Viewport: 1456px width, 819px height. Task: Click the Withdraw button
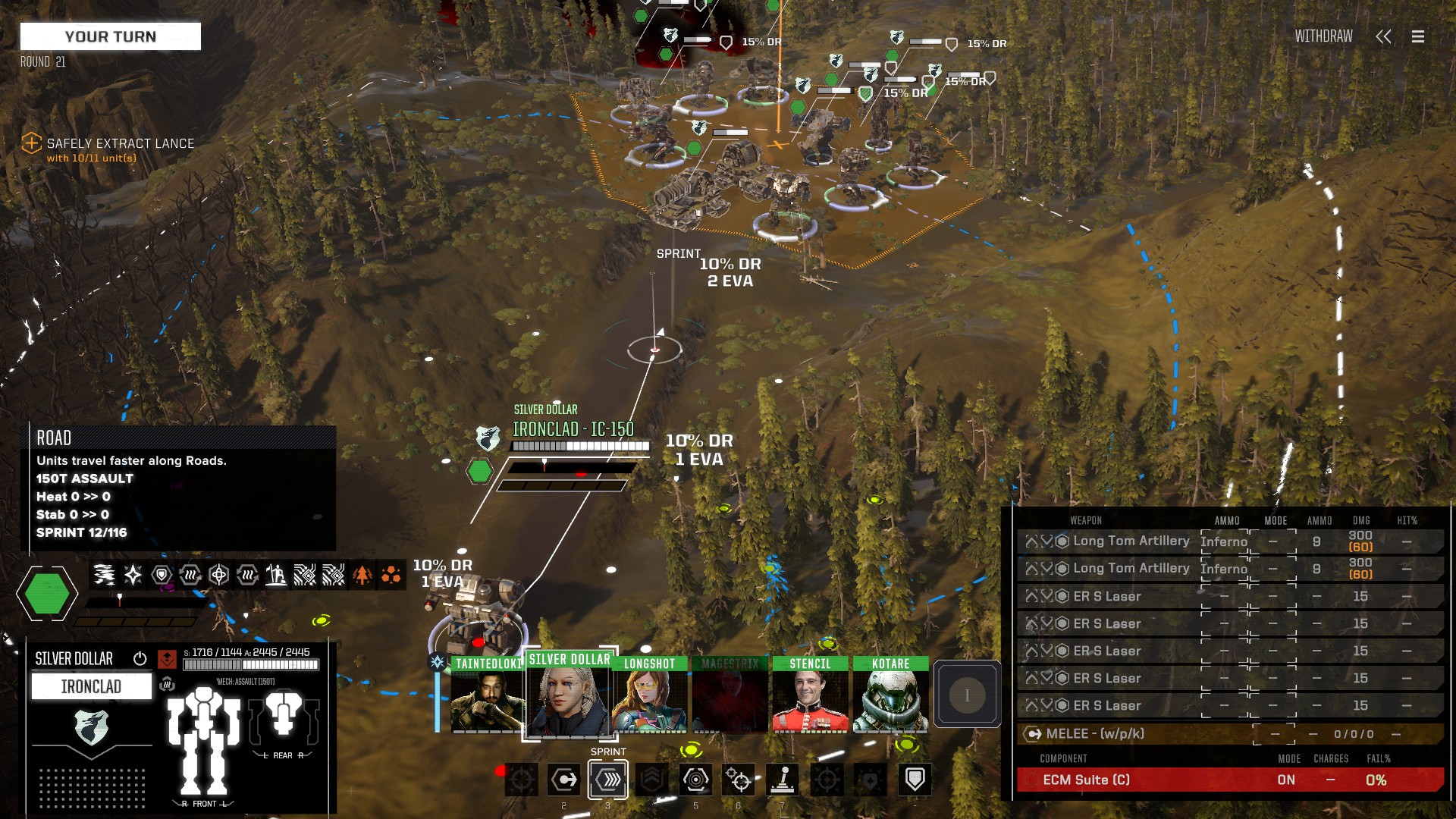[x=1323, y=36]
